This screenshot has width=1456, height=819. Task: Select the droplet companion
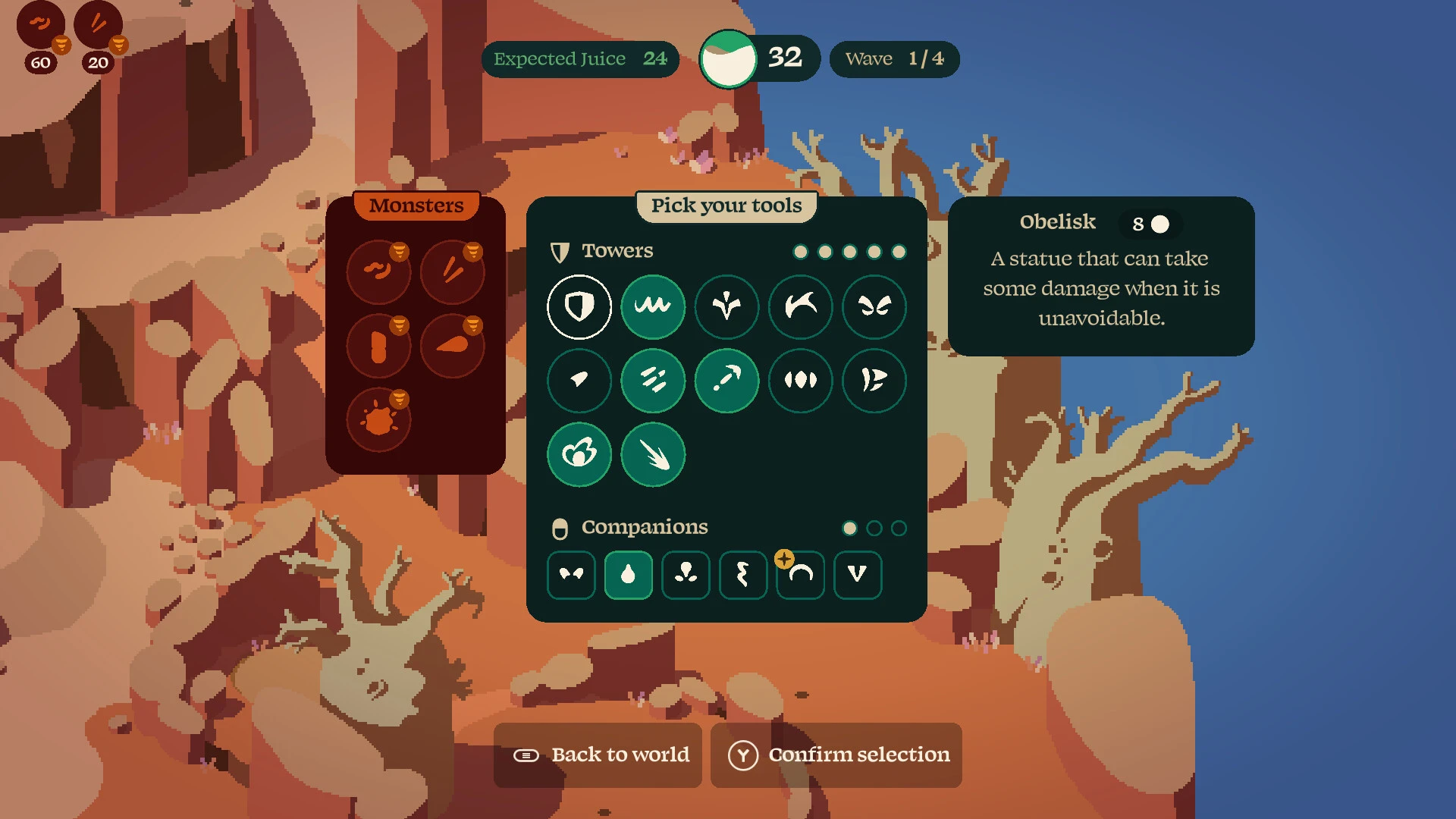[x=628, y=575]
